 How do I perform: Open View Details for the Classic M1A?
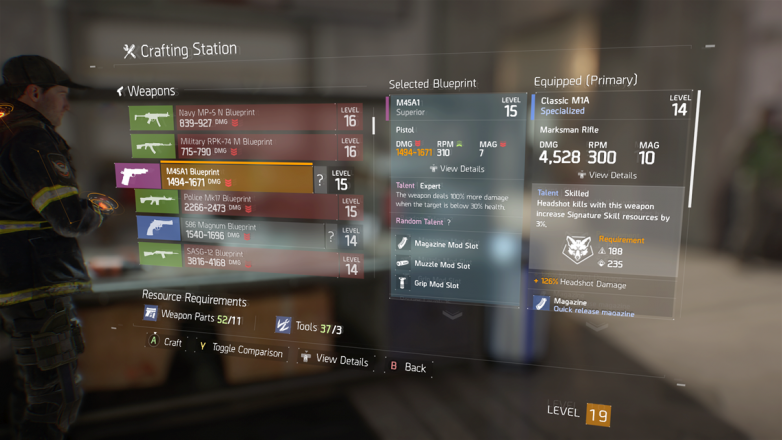coord(607,175)
